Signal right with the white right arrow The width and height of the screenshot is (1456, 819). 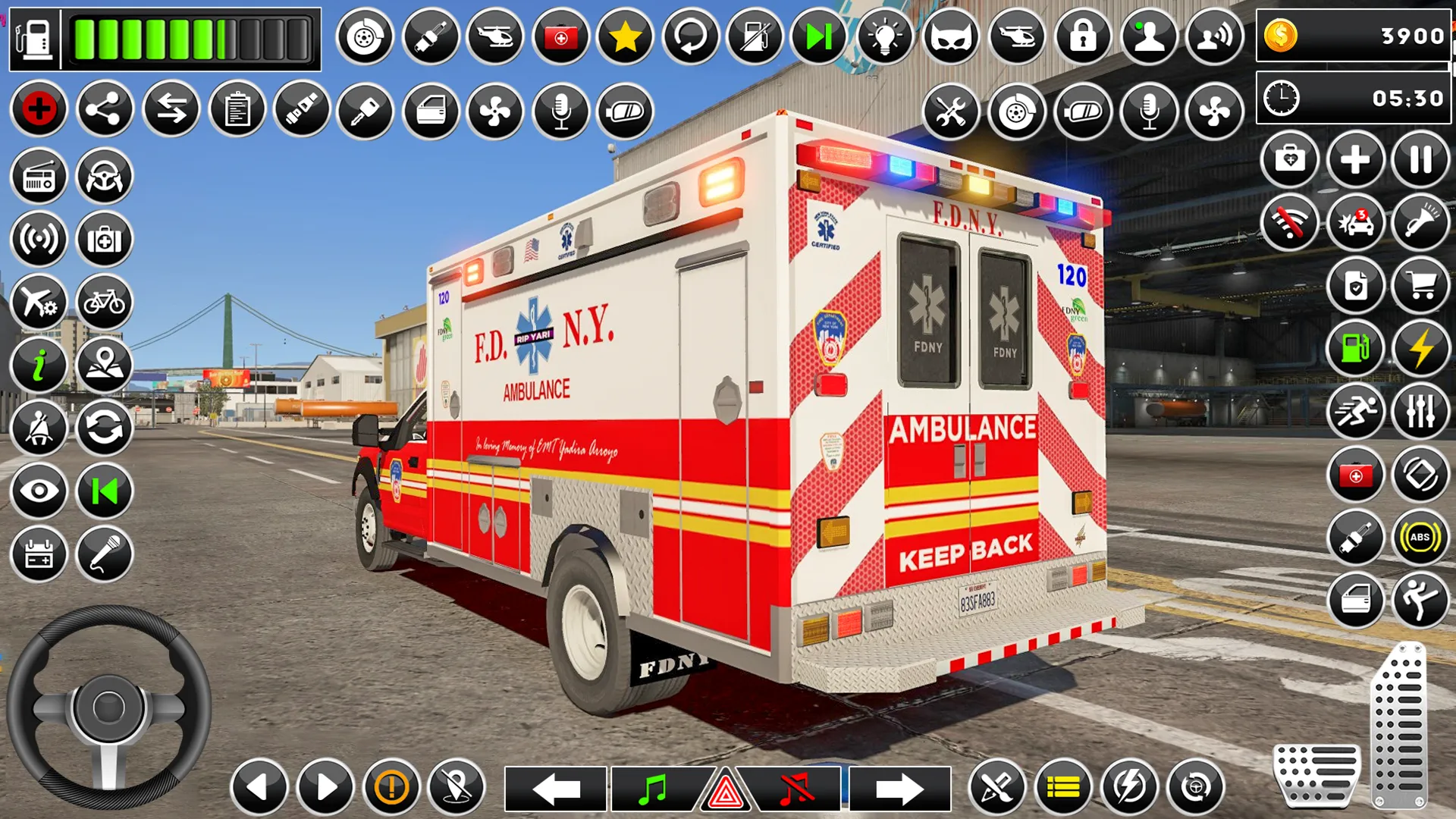[899, 789]
